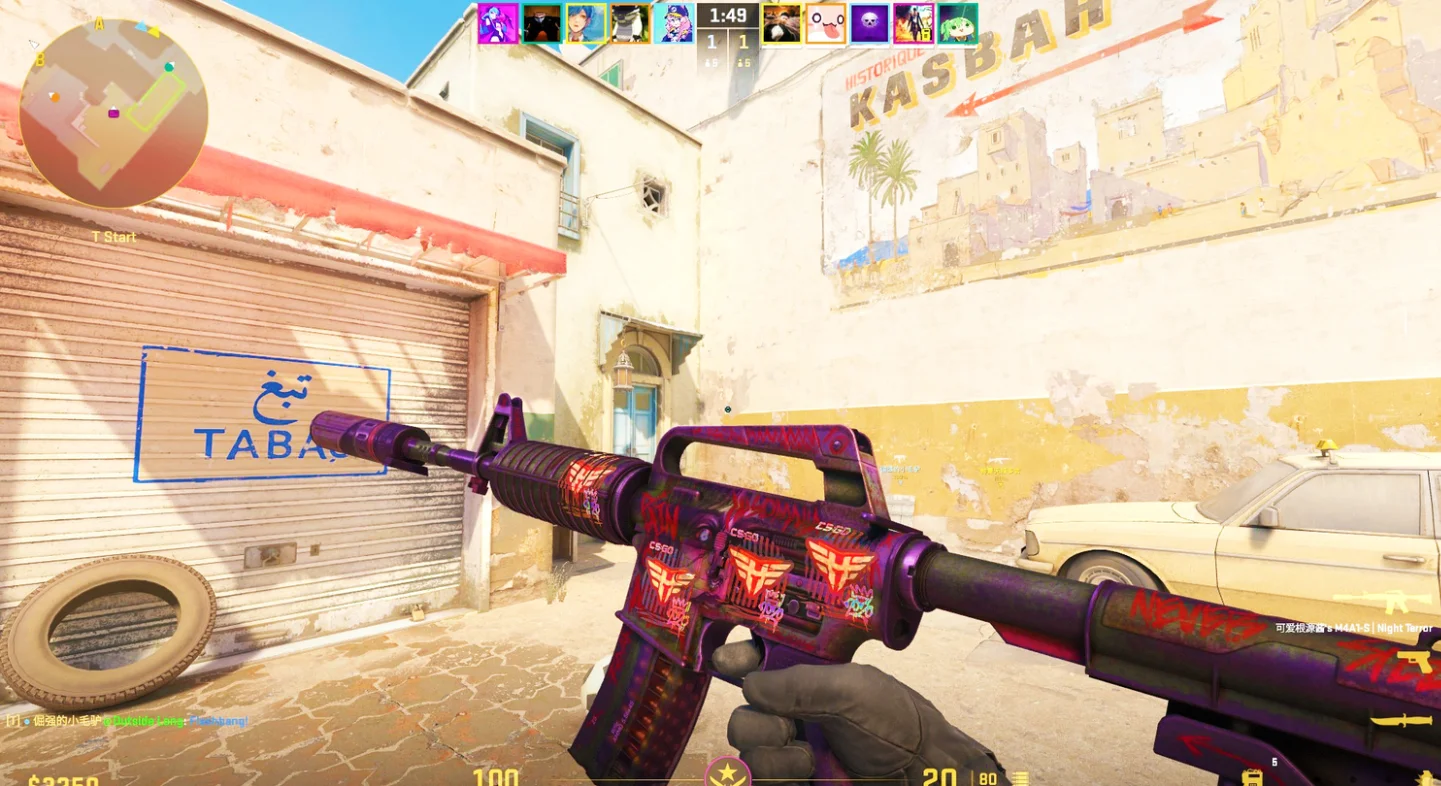Screen dimensions: 1441x786
Task: Select the C4 bomb inventory icon
Action: [1252, 776]
